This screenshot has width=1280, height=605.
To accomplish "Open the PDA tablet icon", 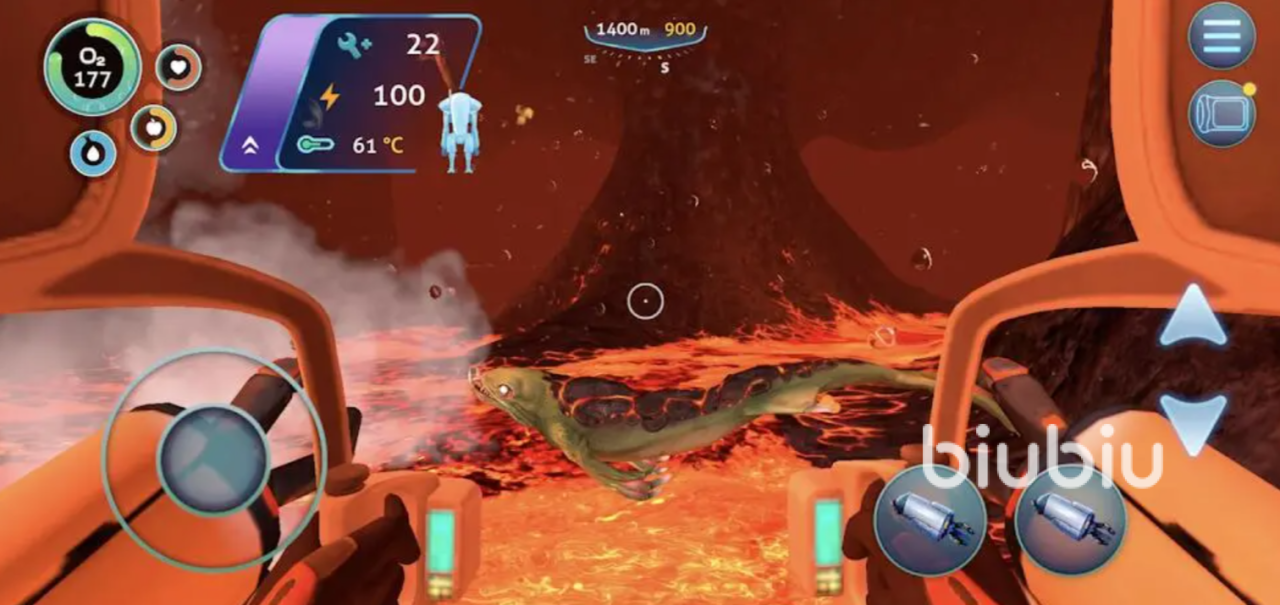I will (1221, 113).
